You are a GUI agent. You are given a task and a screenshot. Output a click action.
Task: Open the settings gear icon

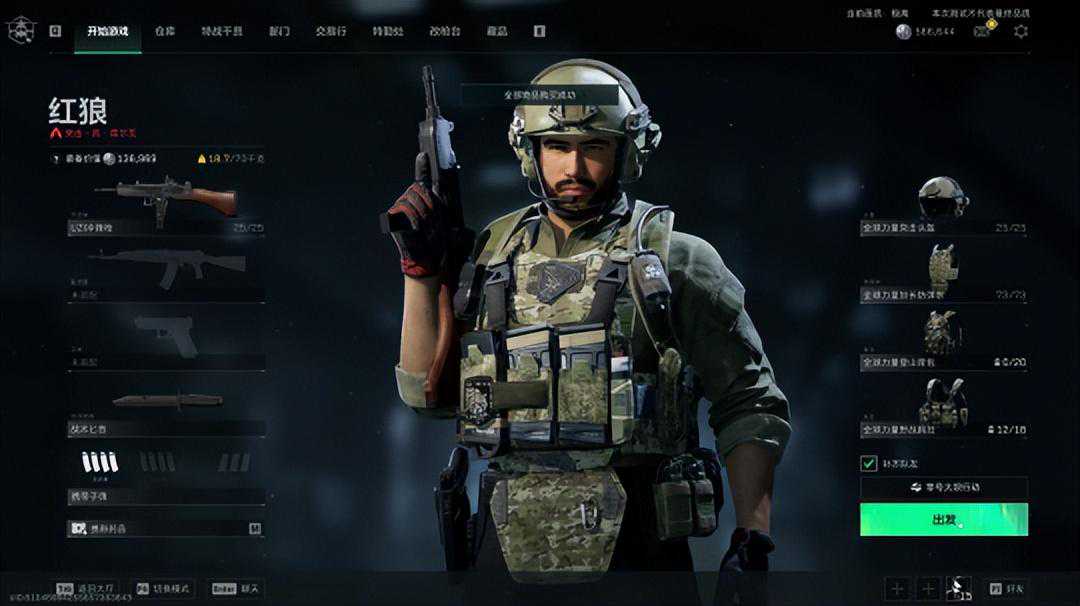(x=1020, y=31)
